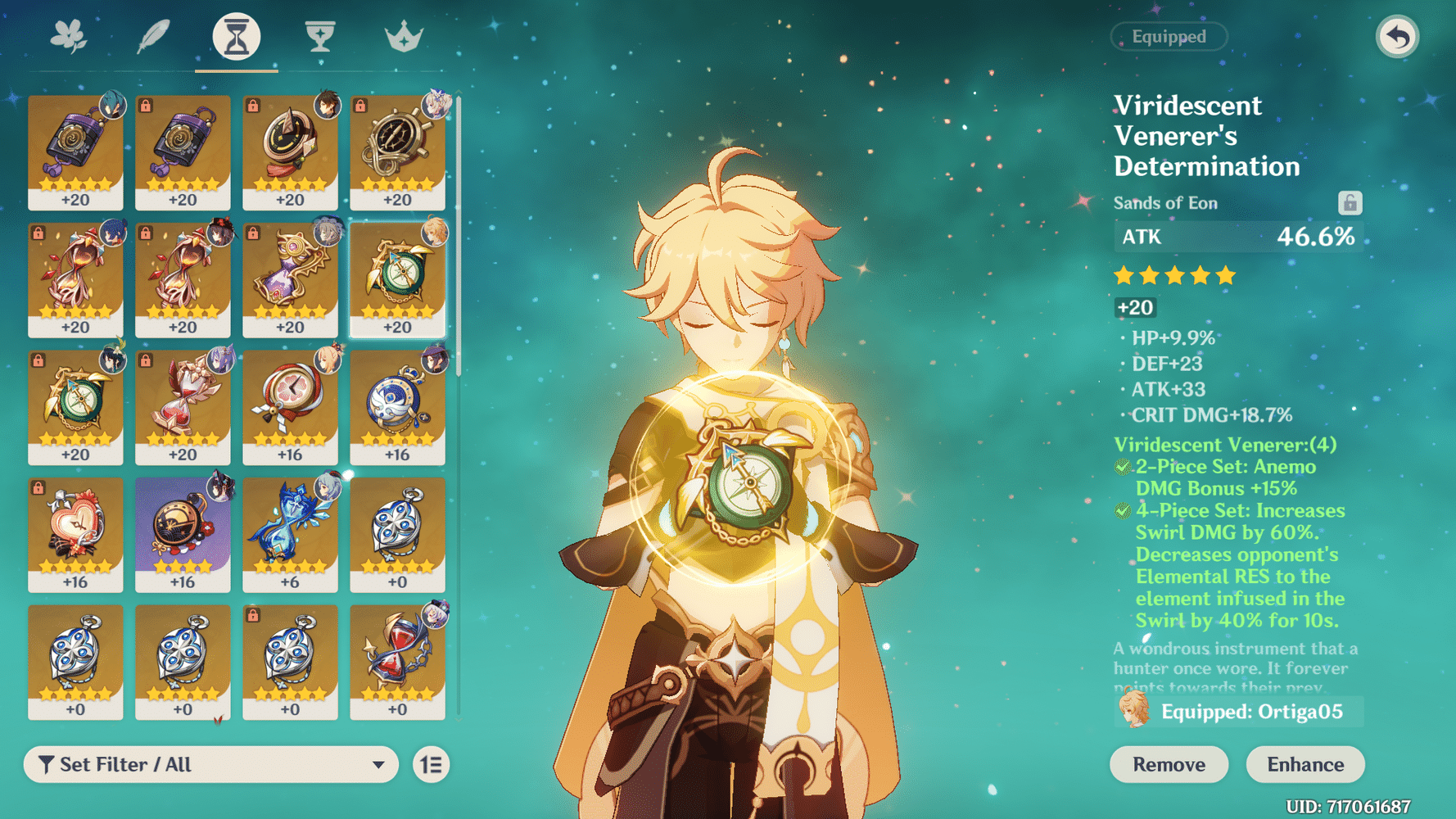This screenshot has width=1456, height=819.
Task: Click Ortiga05's avatar beside the Equipped label
Action: pos(1135,712)
